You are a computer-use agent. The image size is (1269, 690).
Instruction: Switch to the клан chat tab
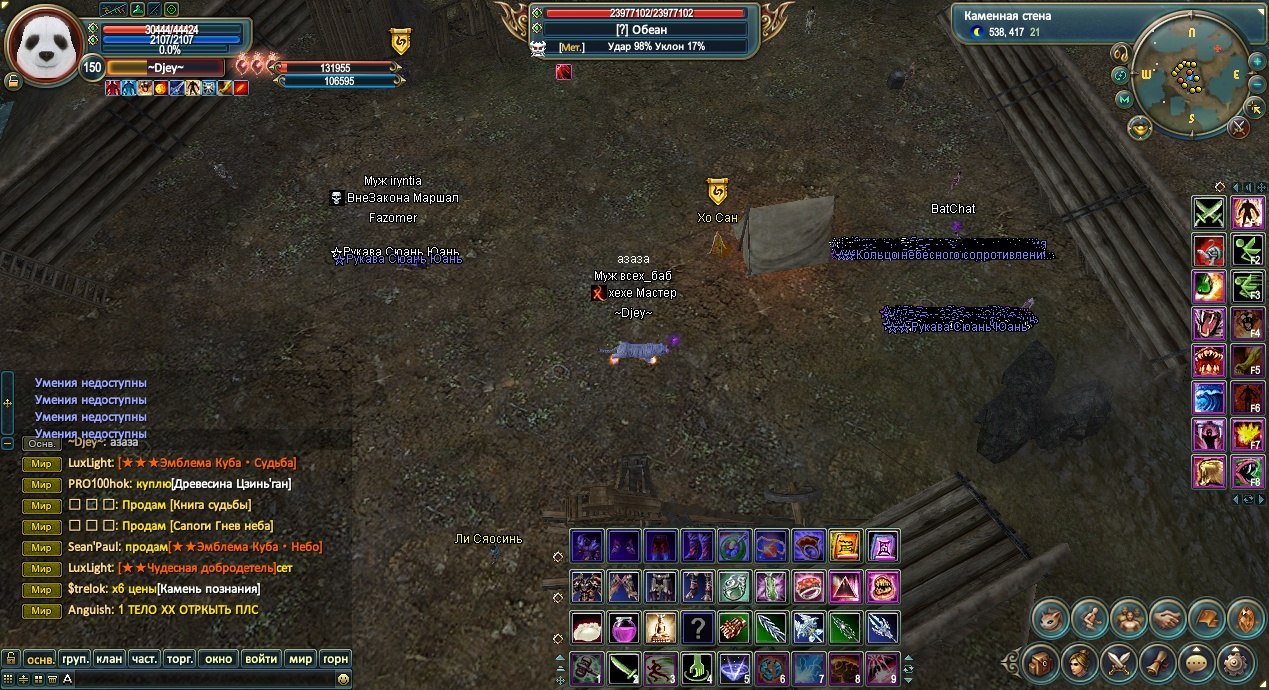click(109, 659)
